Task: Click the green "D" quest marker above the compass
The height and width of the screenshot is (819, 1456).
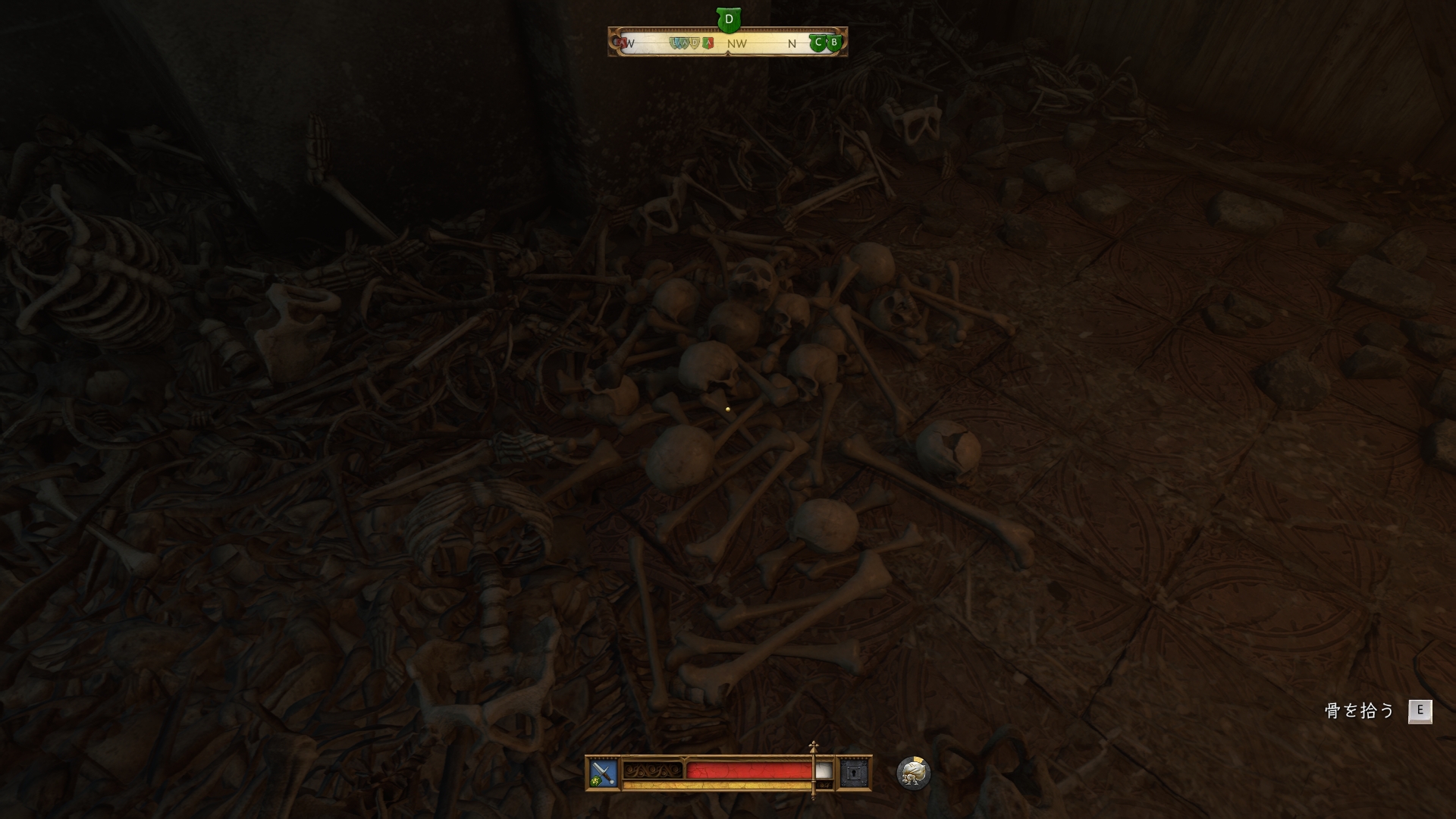Action: pyautogui.click(x=729, y=17)
